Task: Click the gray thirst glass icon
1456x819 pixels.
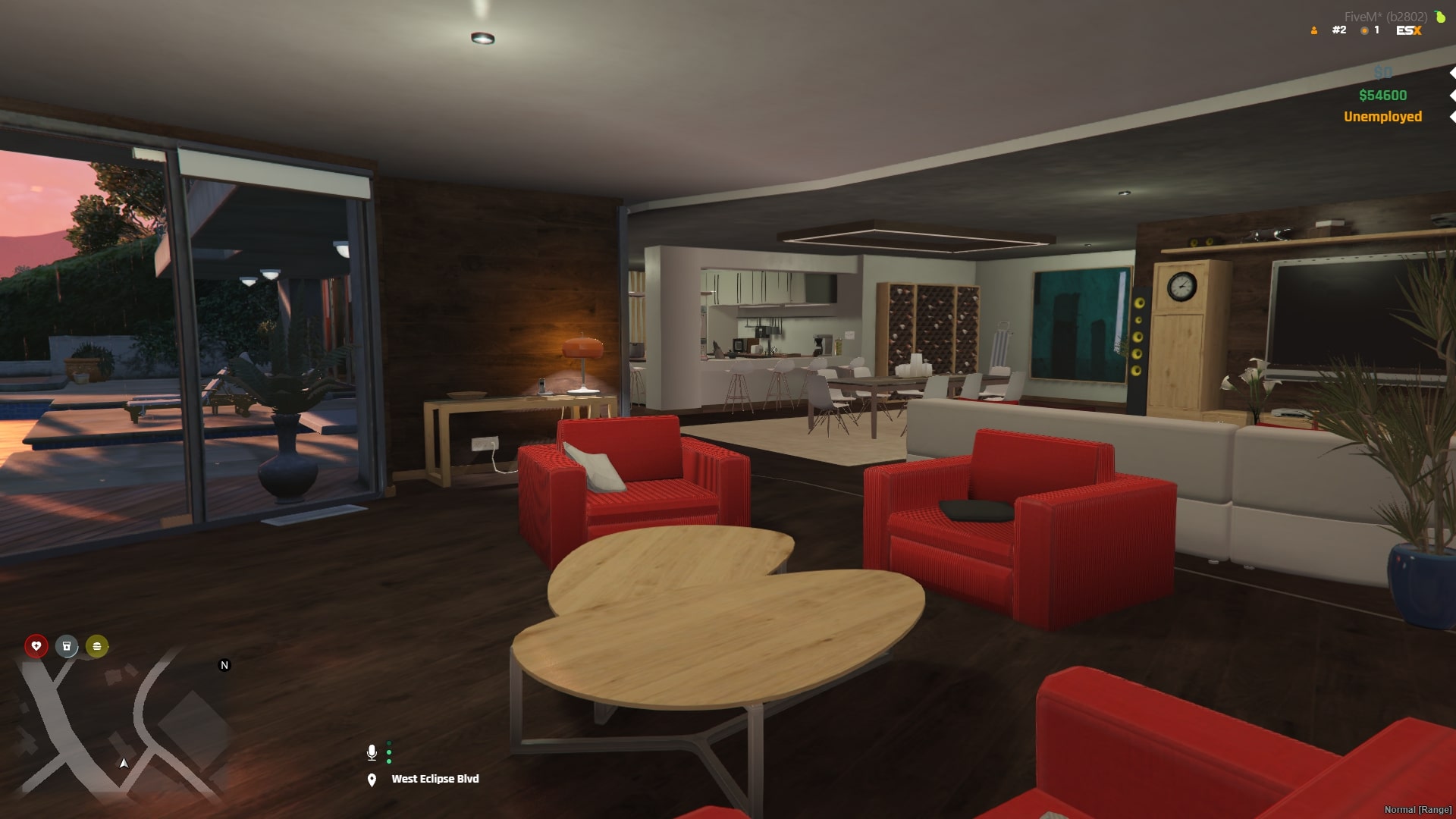Action: pos(67,647)
